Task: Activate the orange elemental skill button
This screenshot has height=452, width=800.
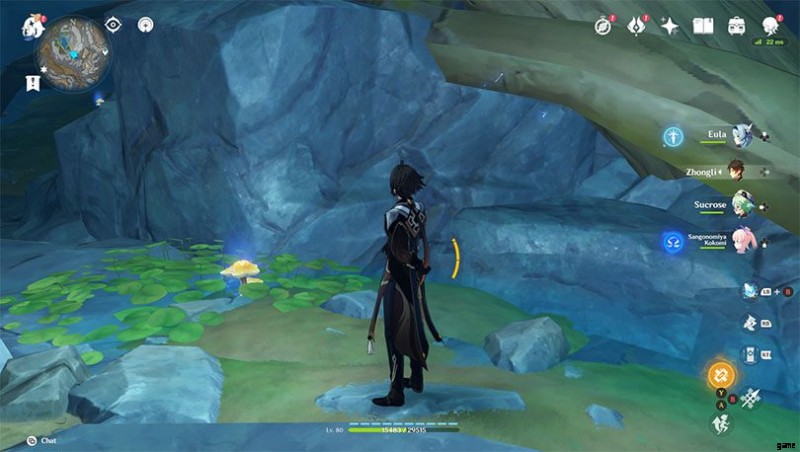Action: (x=720, y=376)
